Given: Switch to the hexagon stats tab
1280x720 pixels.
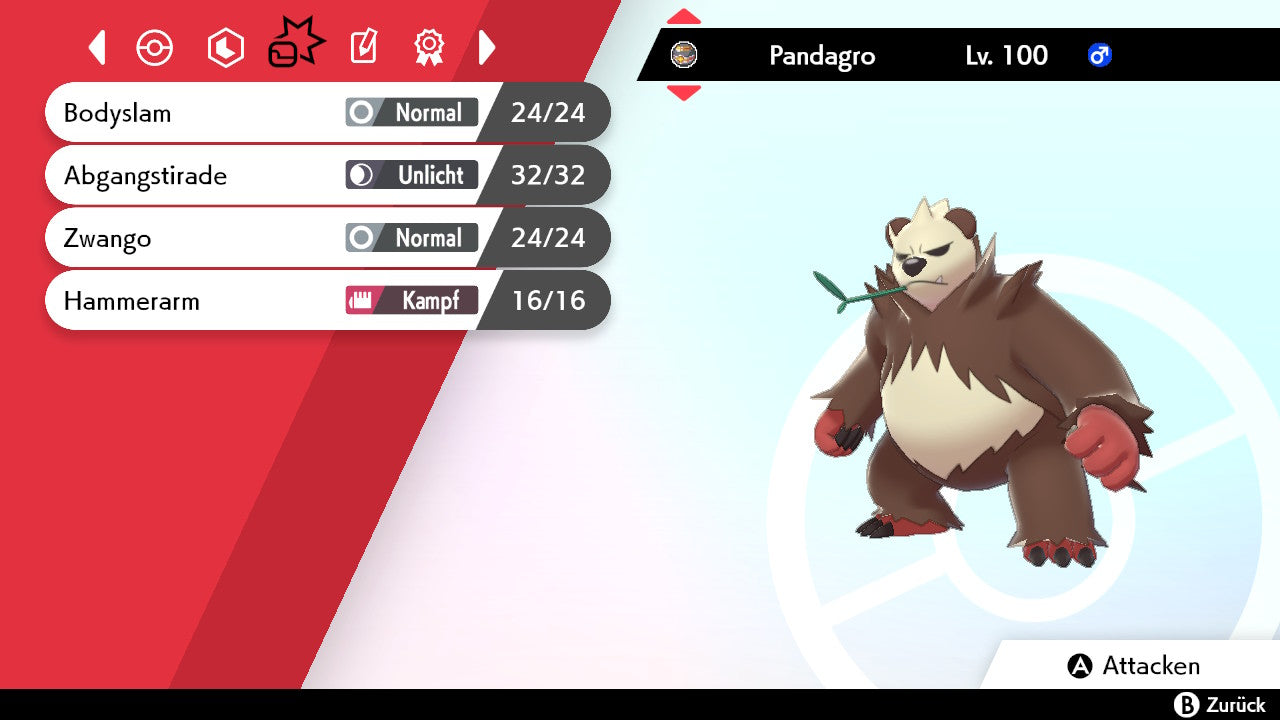Looking at the screenshot, I should [x=225, y=48].
